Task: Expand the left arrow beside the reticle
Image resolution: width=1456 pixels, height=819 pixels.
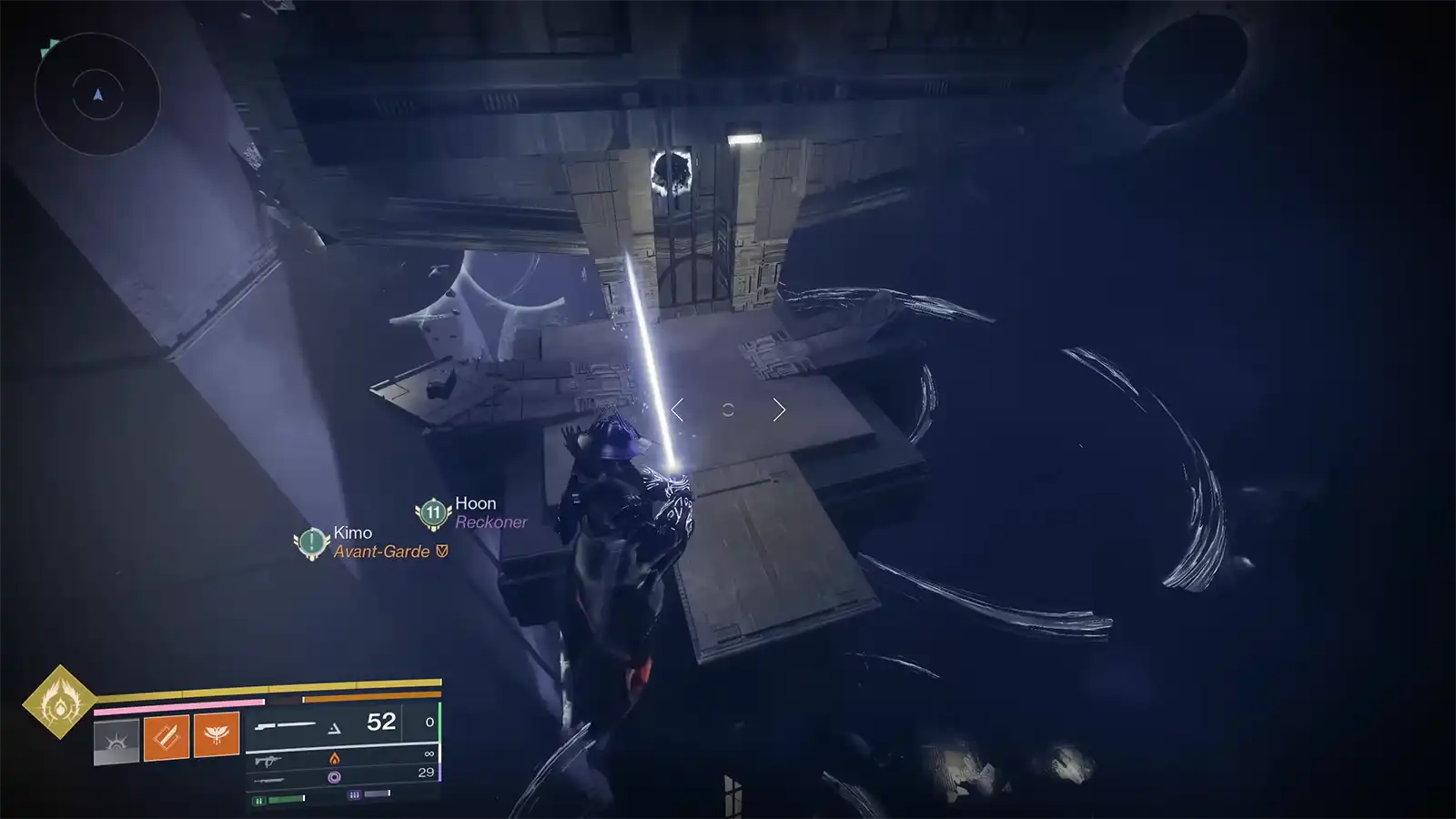Action: [678, 410]
